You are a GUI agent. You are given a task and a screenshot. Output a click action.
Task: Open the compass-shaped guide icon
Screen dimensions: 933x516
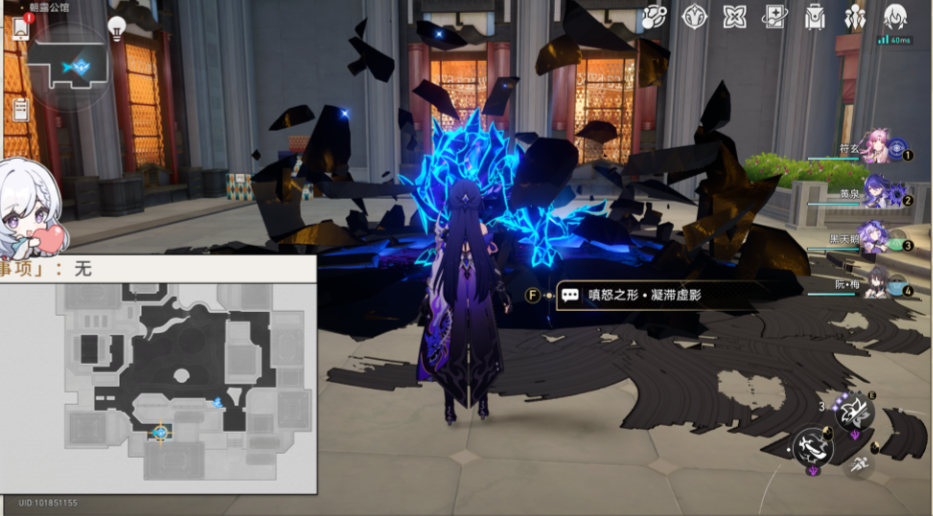point(694,17)
